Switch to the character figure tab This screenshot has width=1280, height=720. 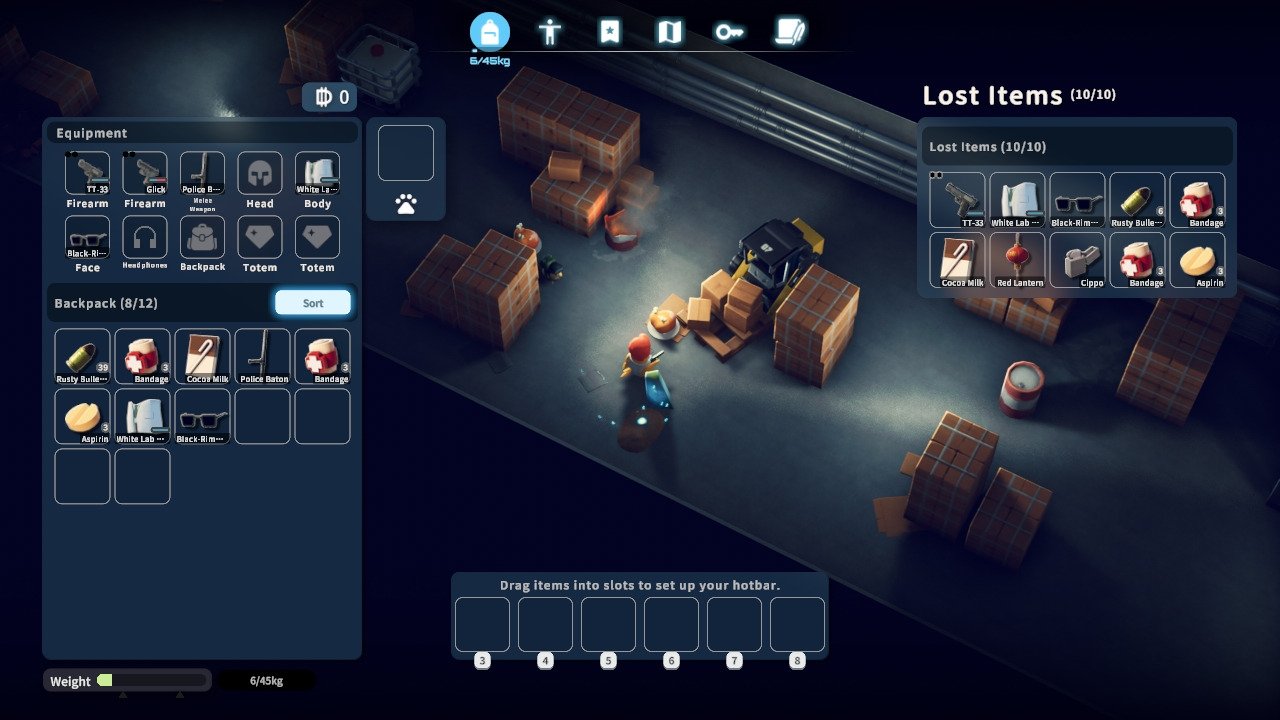pos(549,33)
